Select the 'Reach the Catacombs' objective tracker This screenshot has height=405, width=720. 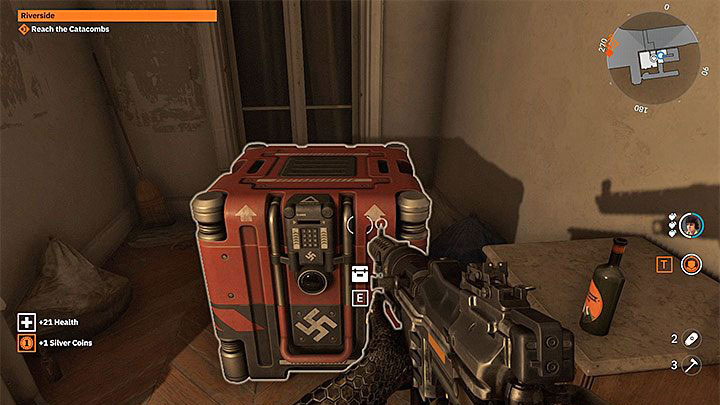click(63, 29)
